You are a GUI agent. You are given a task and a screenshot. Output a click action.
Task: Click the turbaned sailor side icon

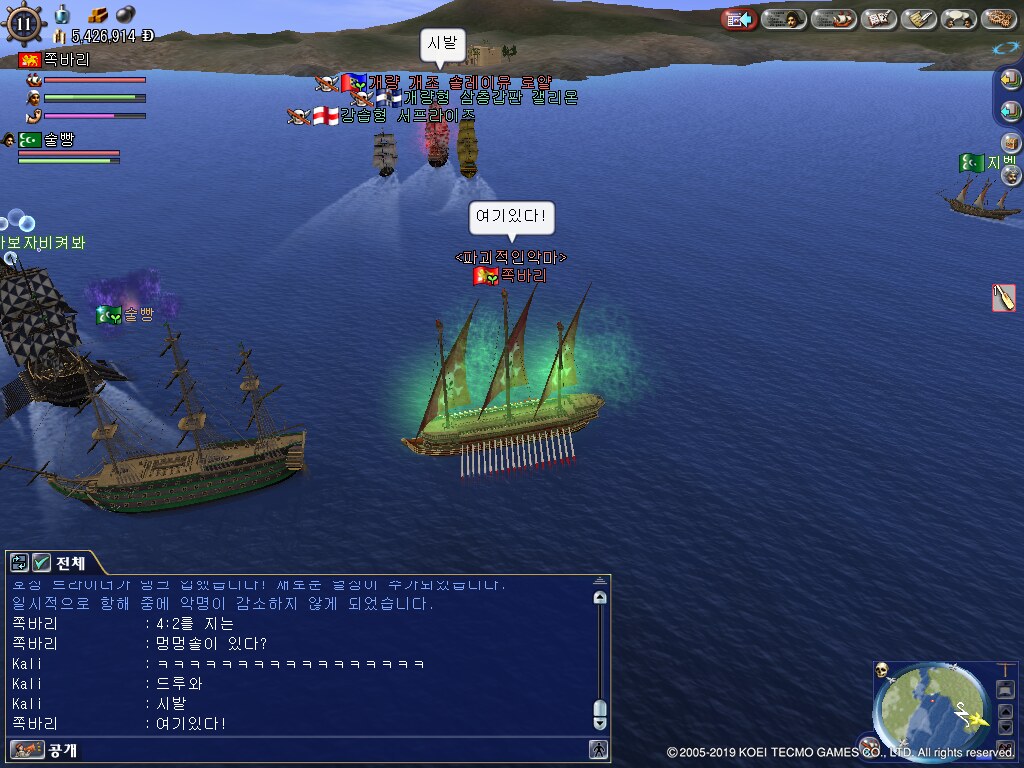1010,175
